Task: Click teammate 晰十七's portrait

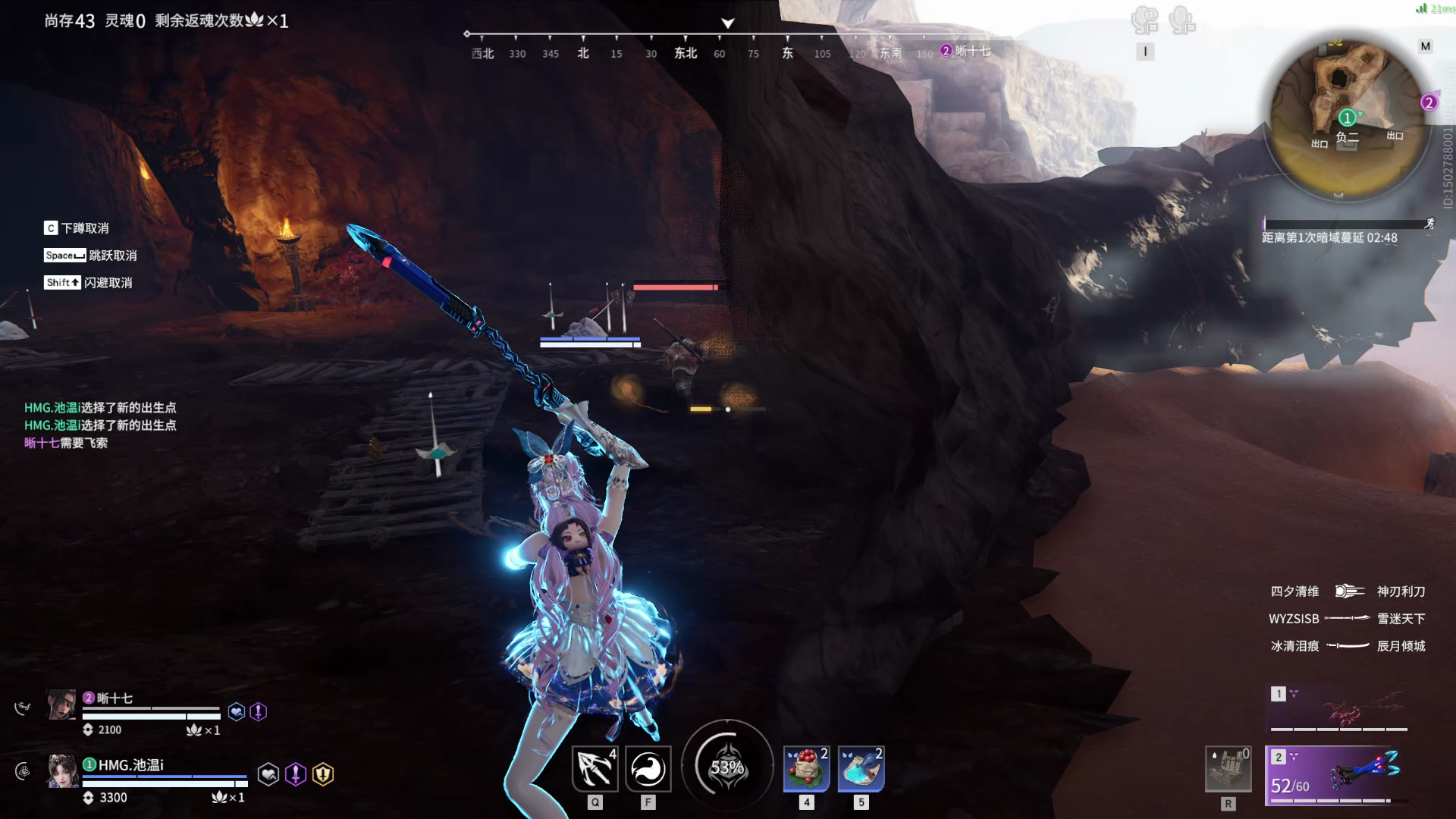Action: tap(61, 704)
